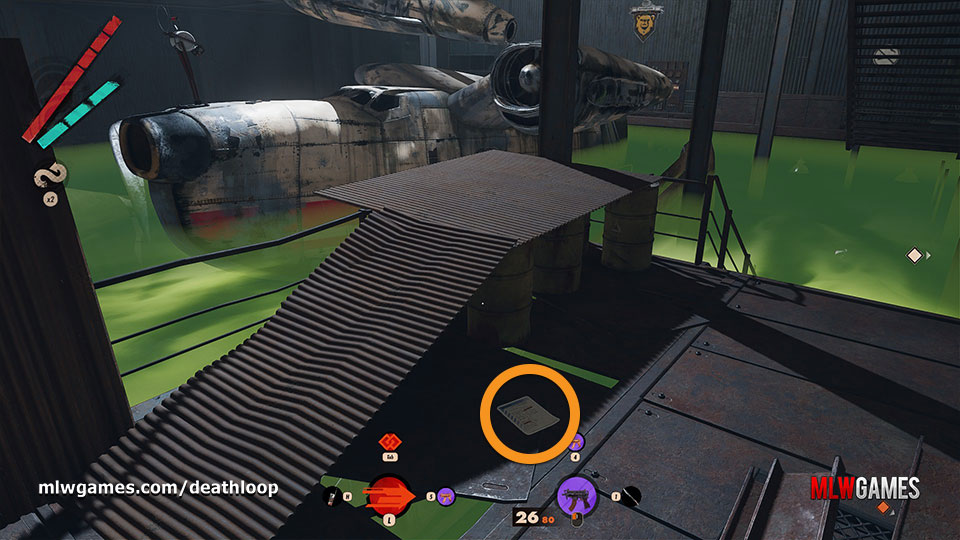This screenshot has height=540, width=960.
Task: Open the mlwgames.com/deathloop watermark link
Action: pos(158,488)
